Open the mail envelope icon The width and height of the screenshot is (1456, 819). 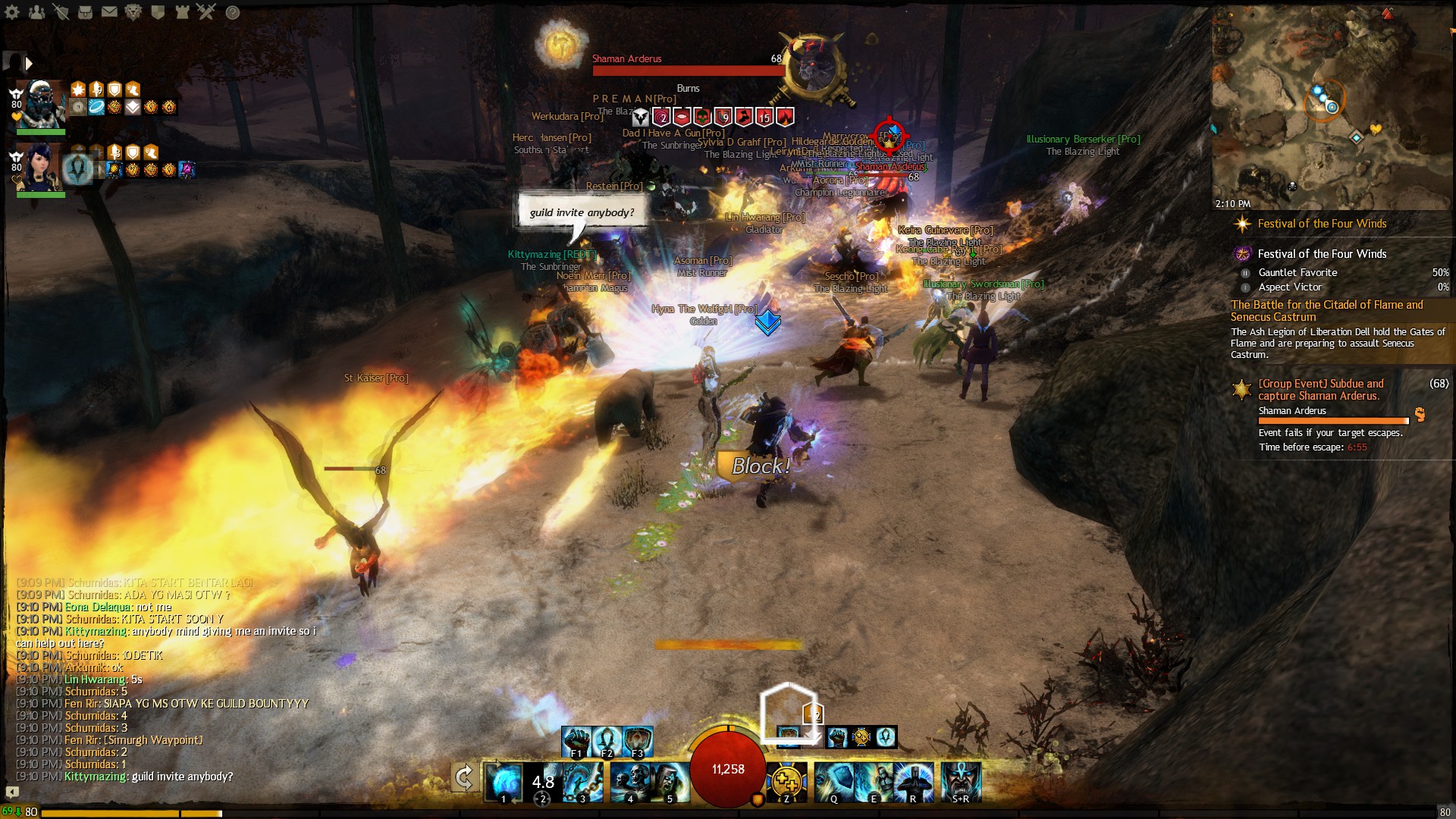109,11
